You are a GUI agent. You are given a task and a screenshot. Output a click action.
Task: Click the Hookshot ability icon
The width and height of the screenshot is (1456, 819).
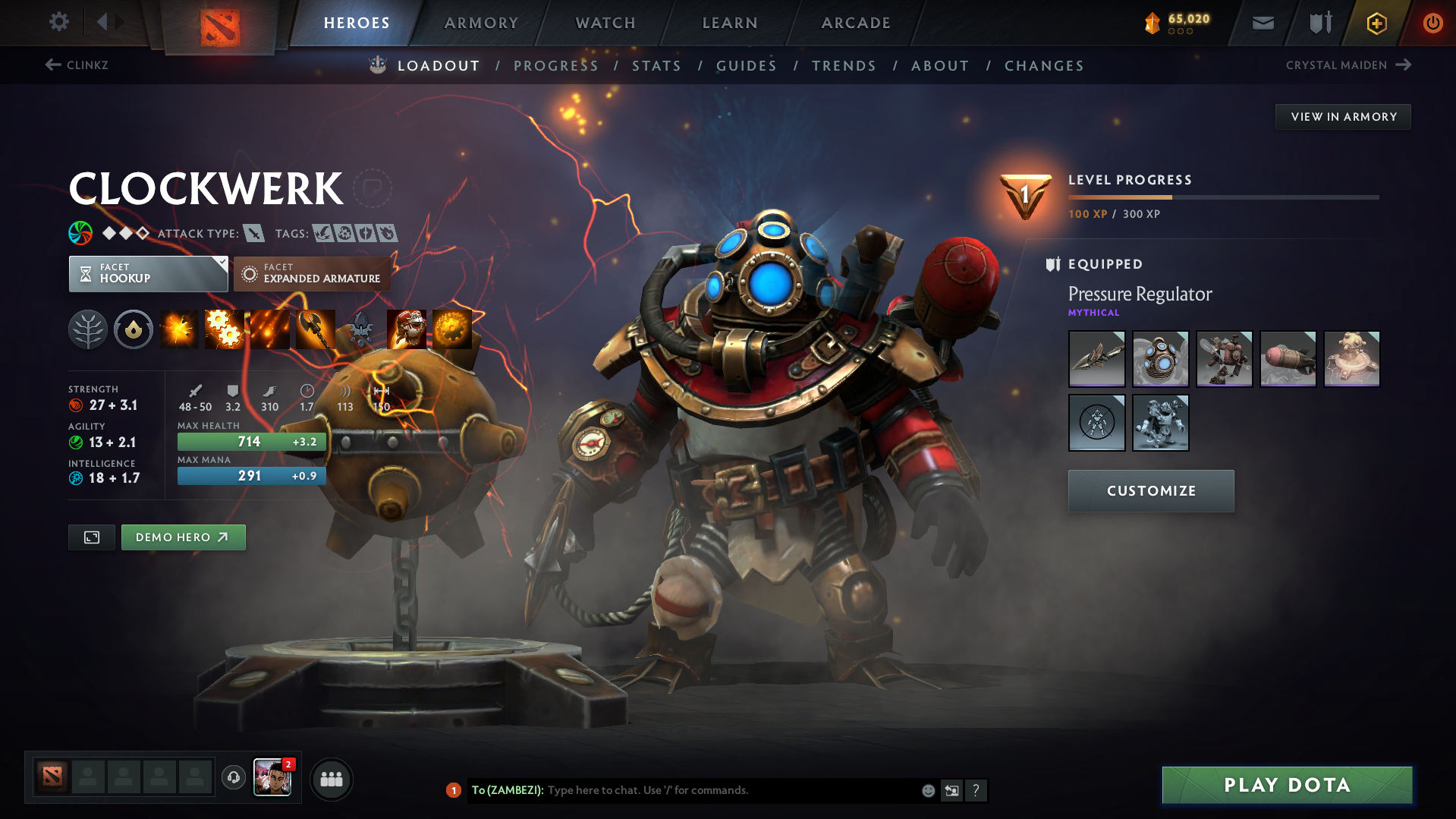(316, 329)
